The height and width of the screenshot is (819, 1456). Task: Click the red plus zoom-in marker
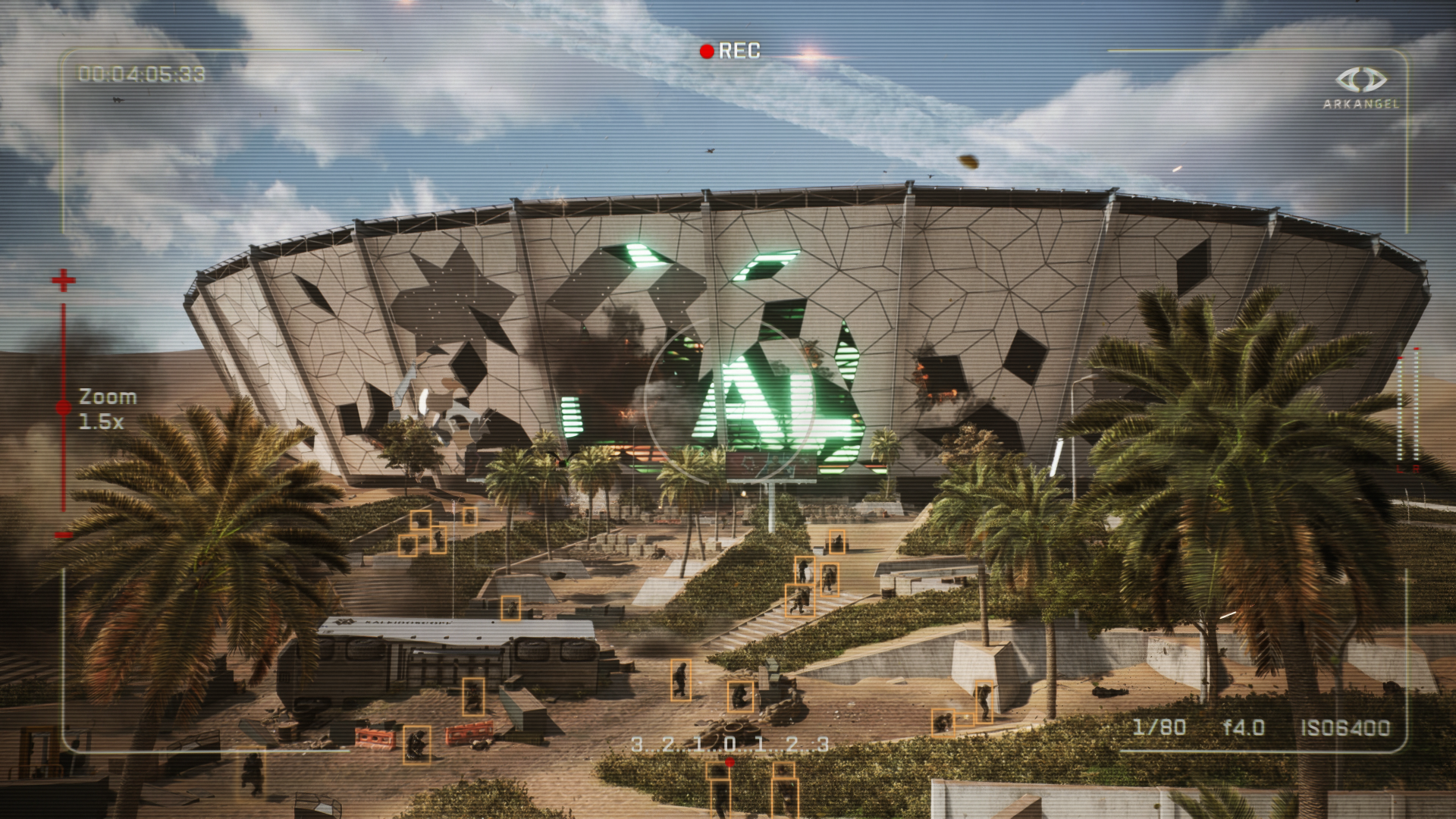click(x=64, y=281)
